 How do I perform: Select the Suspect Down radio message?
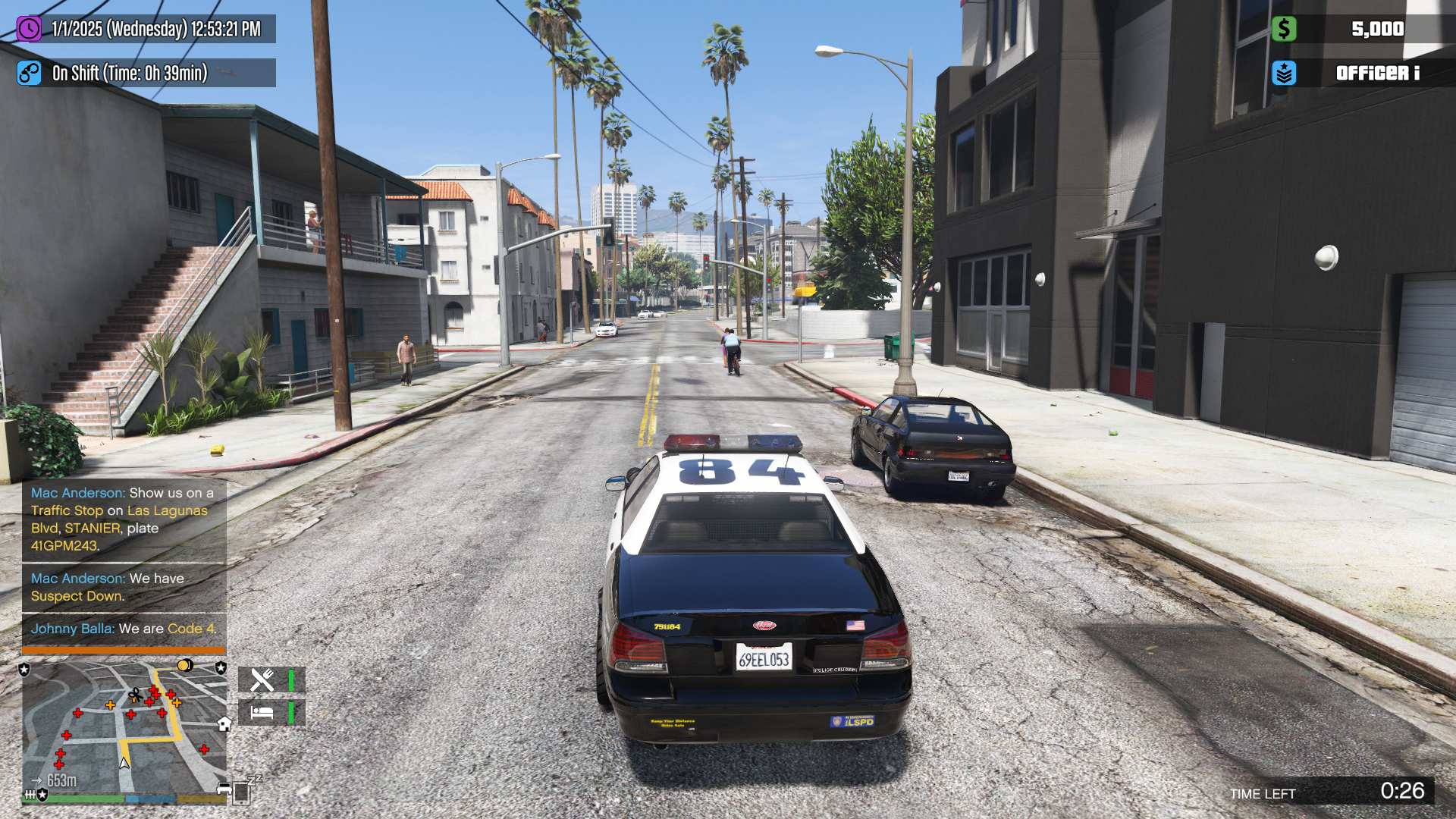click(x=124, y=587)
